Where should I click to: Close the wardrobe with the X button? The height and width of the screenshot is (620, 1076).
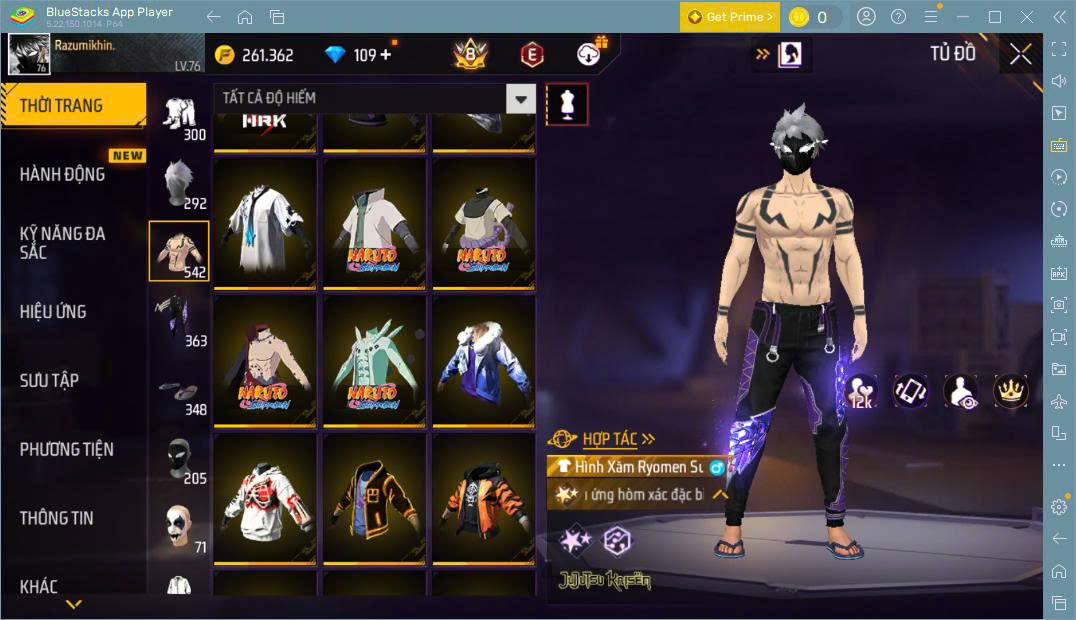(x=1020, y=54)
